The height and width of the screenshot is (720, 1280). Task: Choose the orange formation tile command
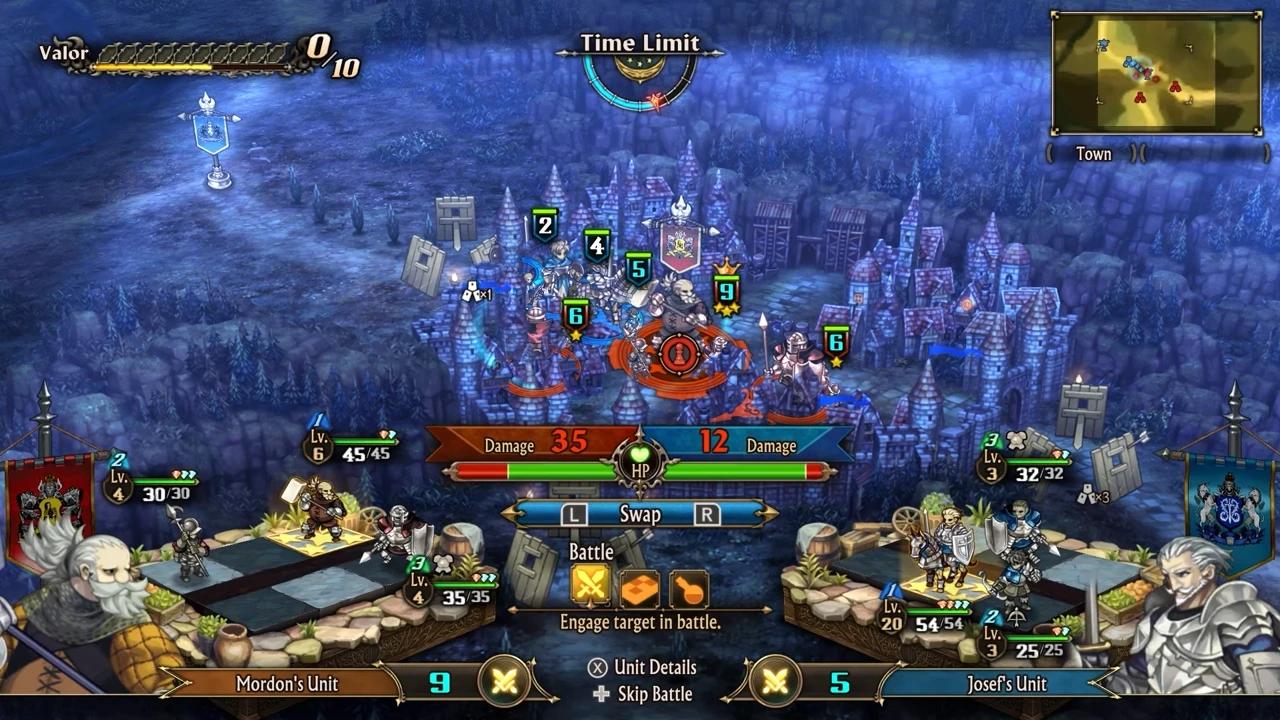pos(640,588)
